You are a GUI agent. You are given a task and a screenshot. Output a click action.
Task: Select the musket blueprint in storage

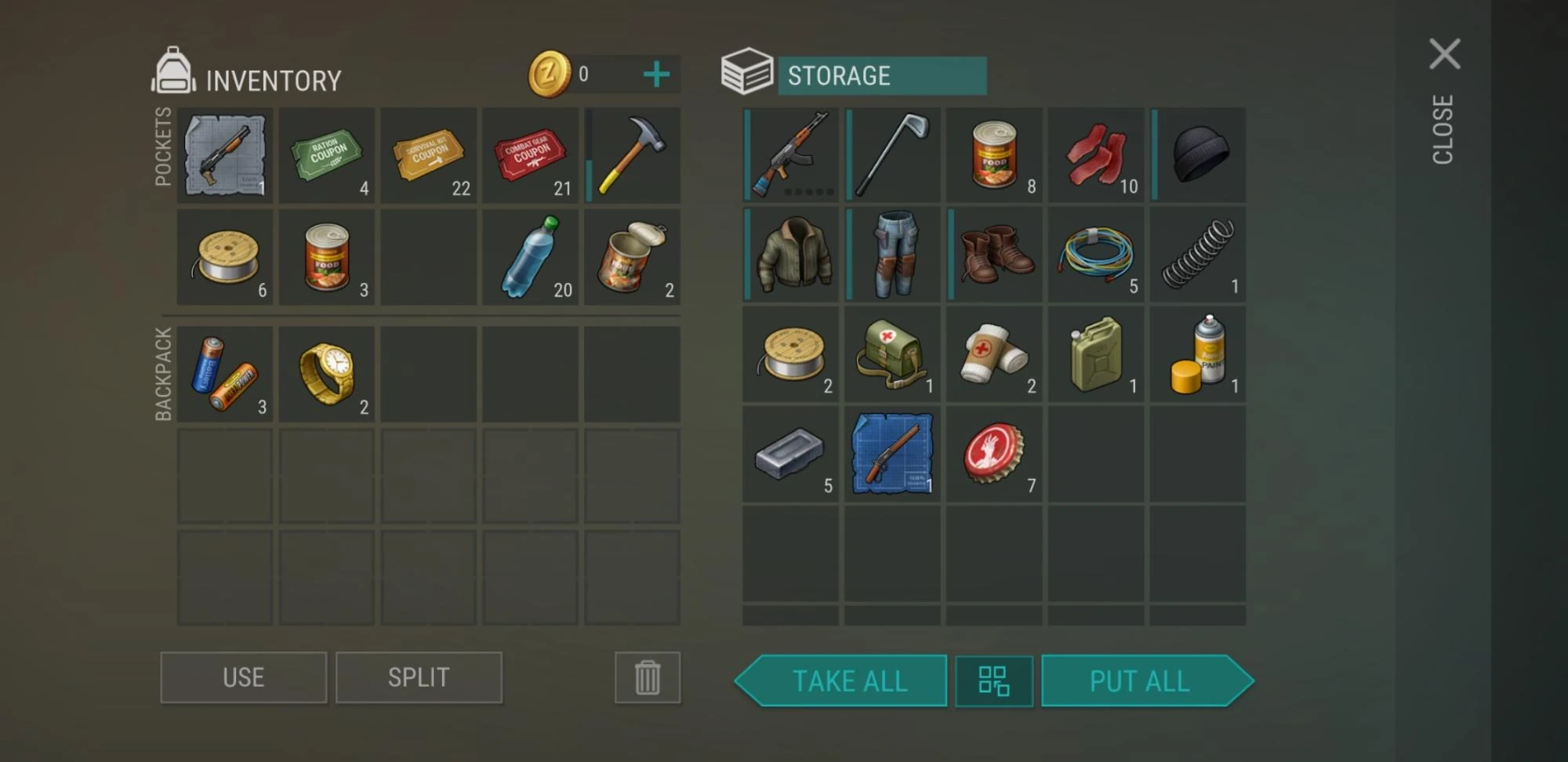(891, 455)
